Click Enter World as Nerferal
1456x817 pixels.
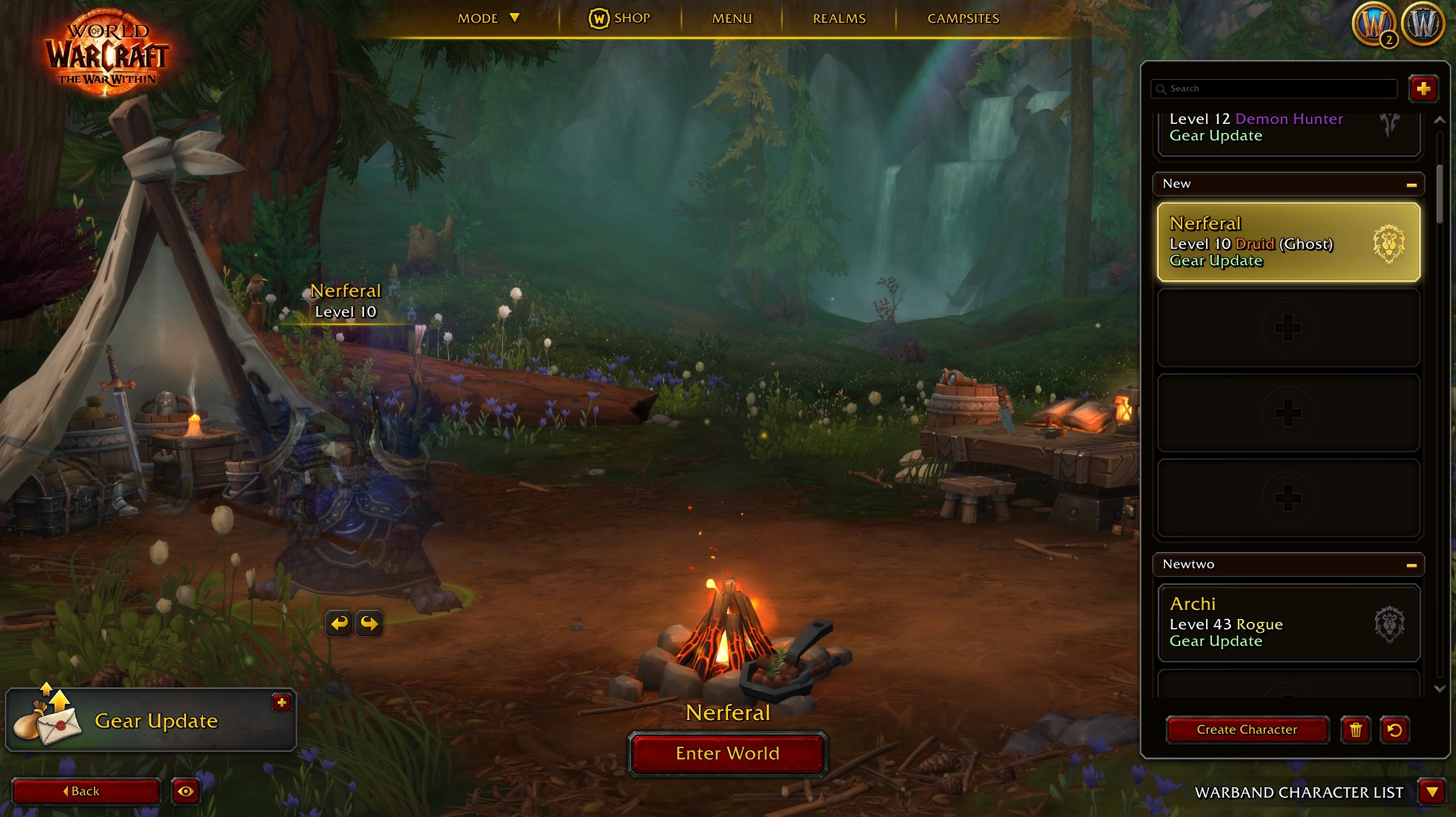pyautogui.click(x=727, y=754)
